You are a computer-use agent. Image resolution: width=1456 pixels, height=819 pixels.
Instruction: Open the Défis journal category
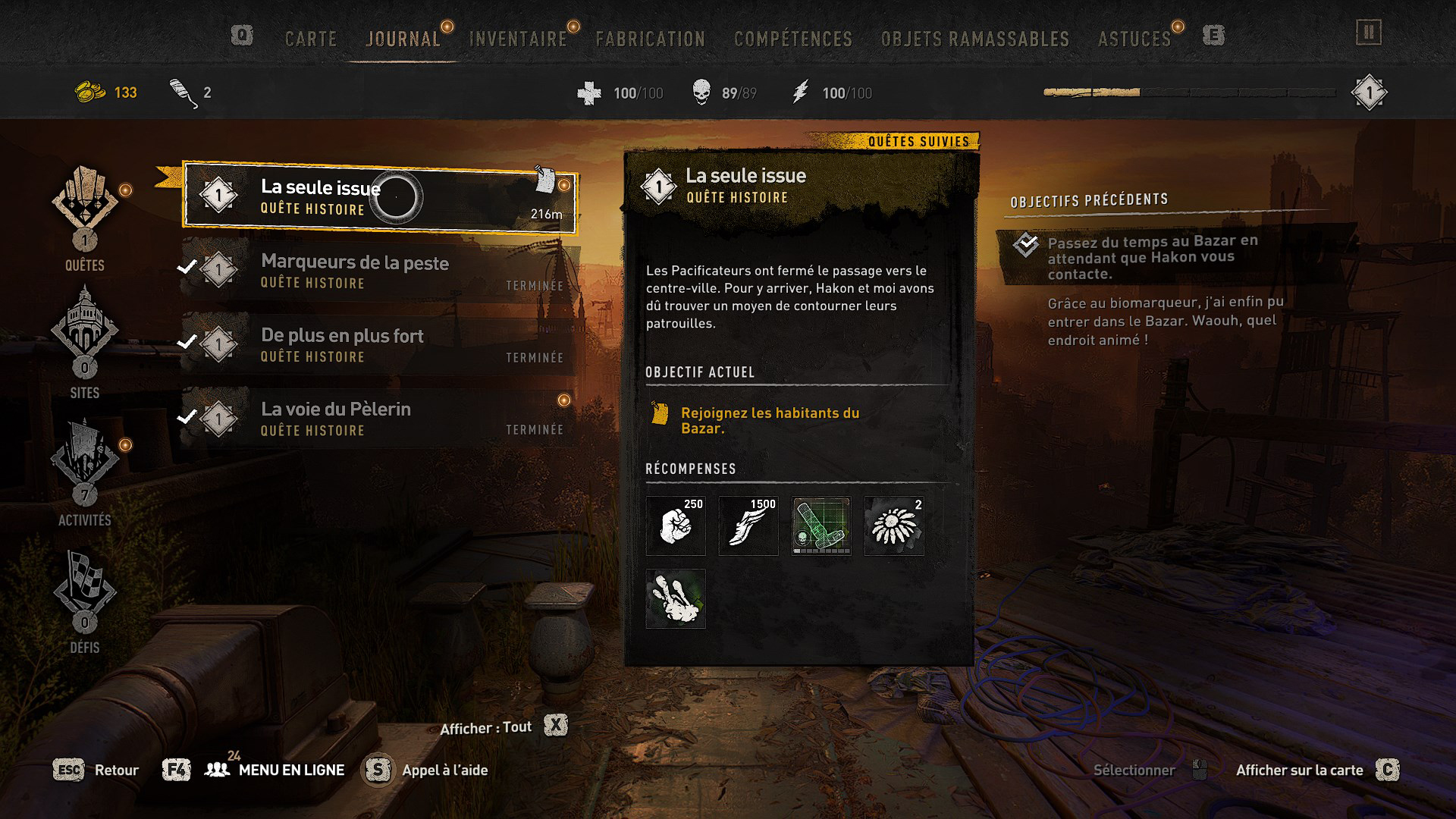coord(85,601)
